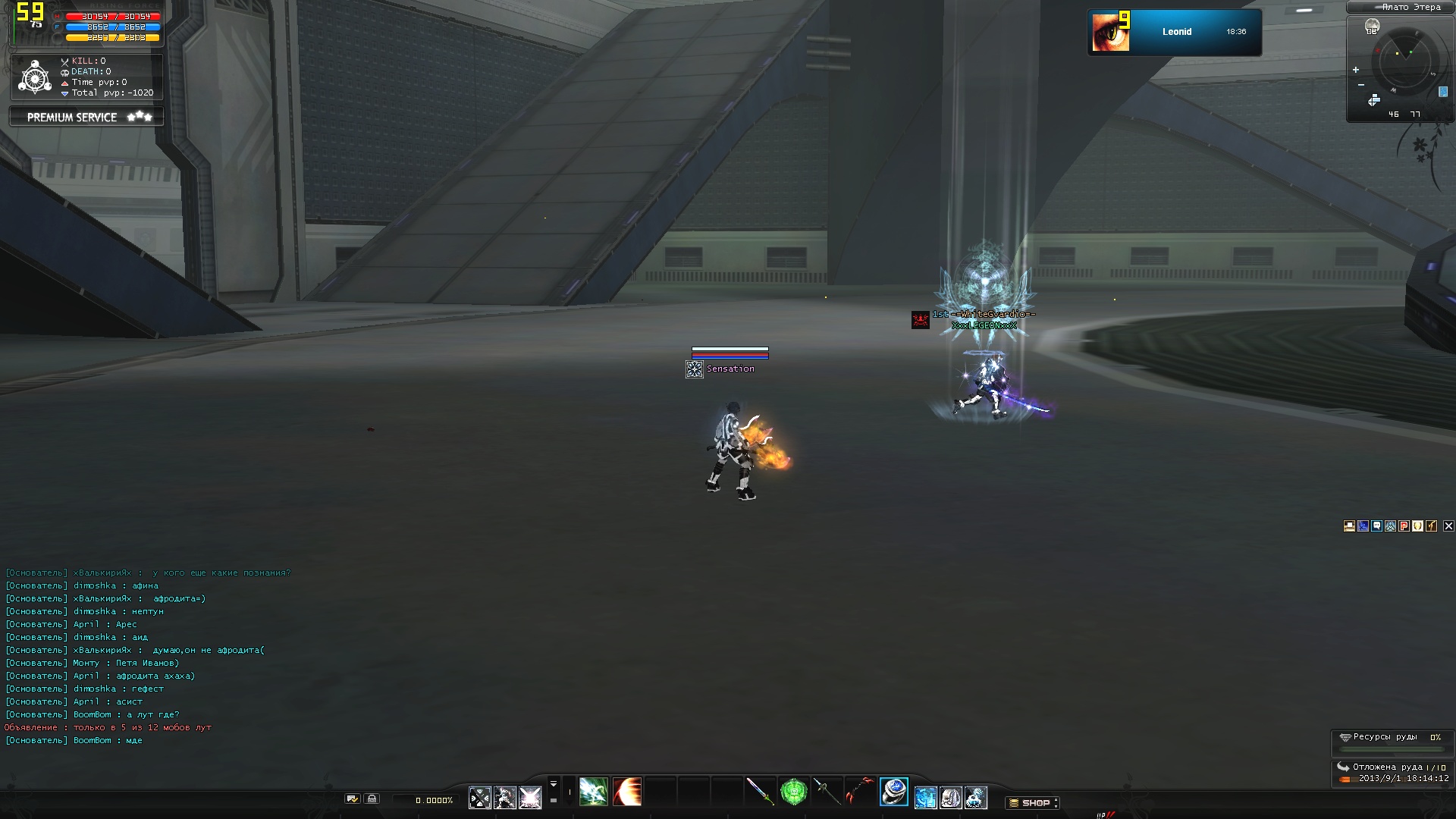The width and height of the screenshot is (1456, 819).
Task: Open the golden laurel emblem icon
Action: coord(1417,526)
